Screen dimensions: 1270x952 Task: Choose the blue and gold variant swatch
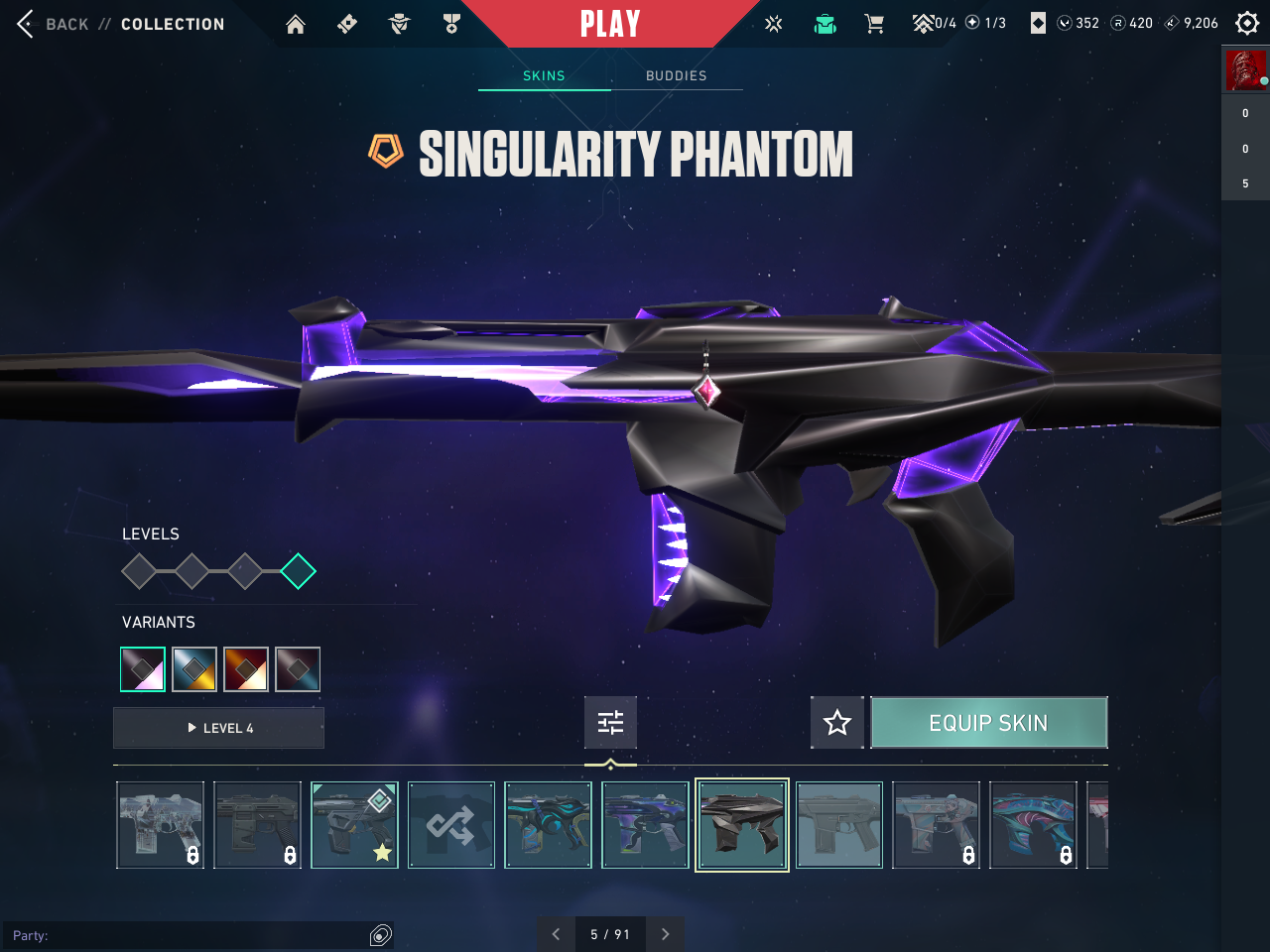pos(194,669)
